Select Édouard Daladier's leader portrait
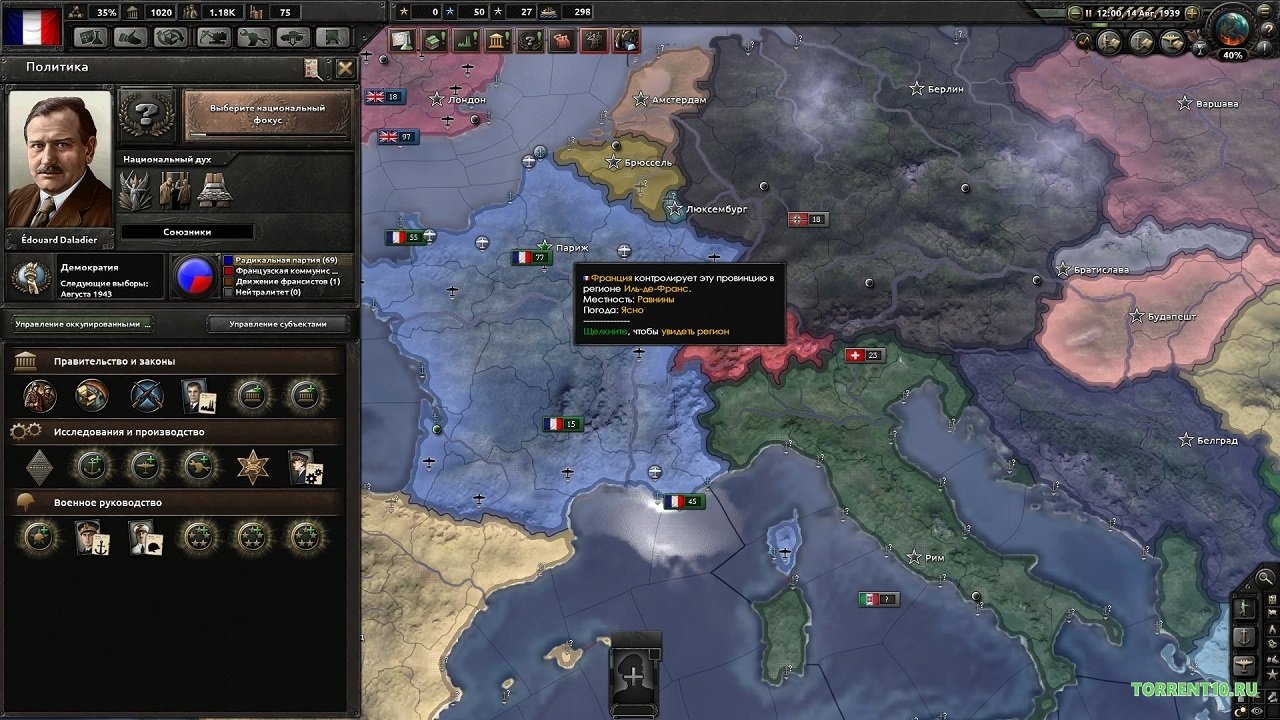The width and height of the screenshot is (1280, 720). point(59,160)
